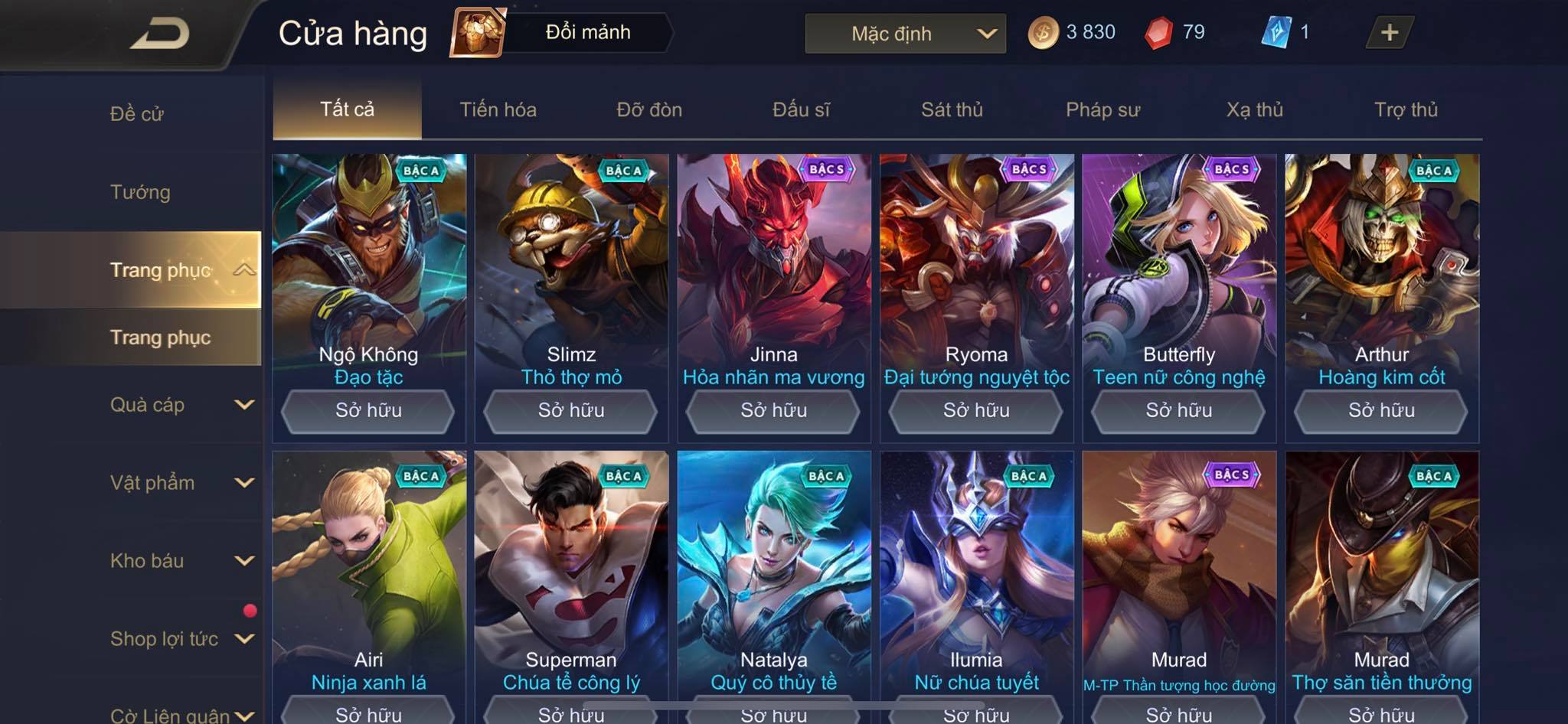Image resolution: width=1568 pixels, height=724 pixels.
Task: Expand the Shop lợi tức section
Action: pos(181,639)
